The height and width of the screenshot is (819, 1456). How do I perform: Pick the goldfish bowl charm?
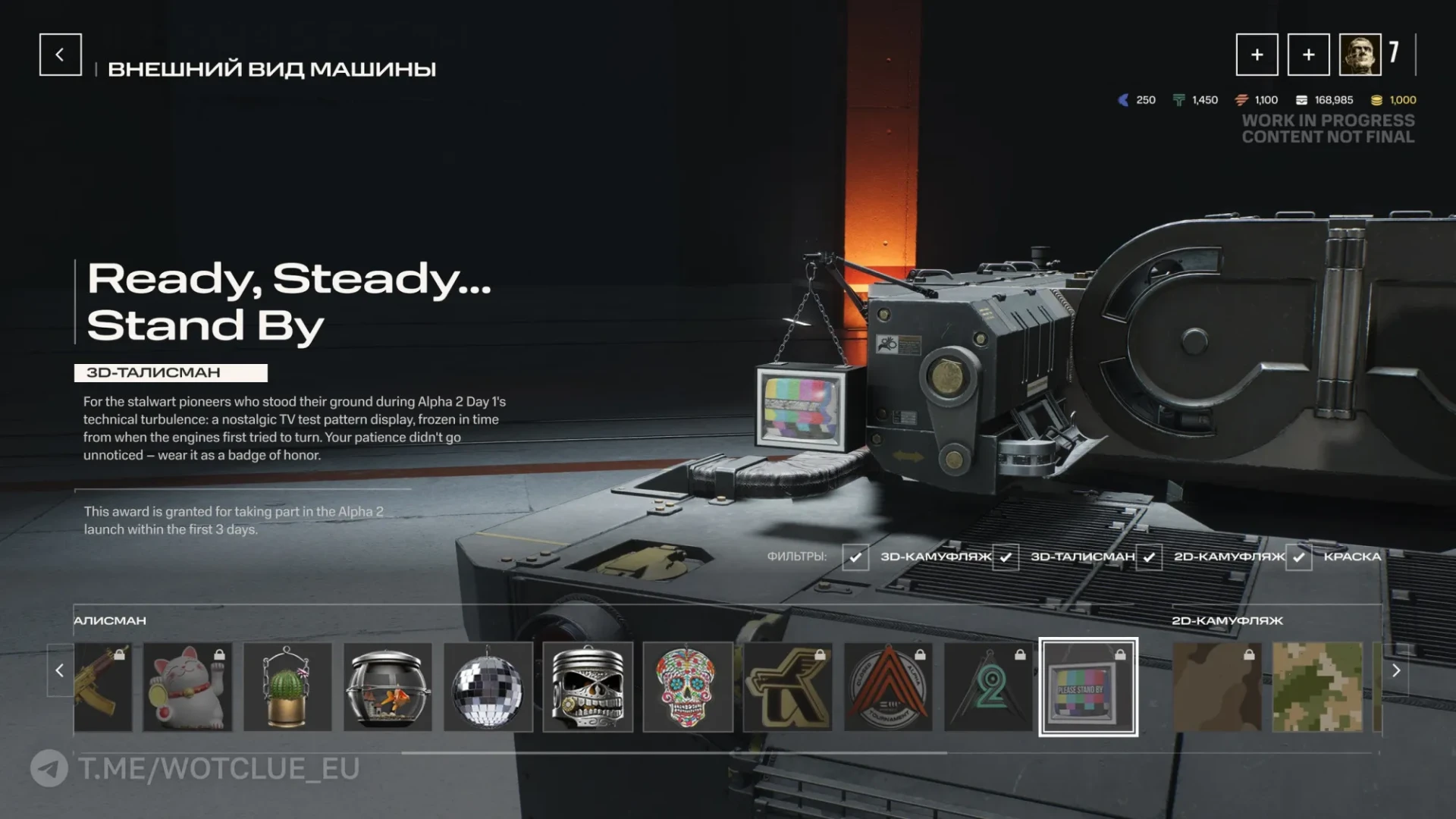point(388,687)
